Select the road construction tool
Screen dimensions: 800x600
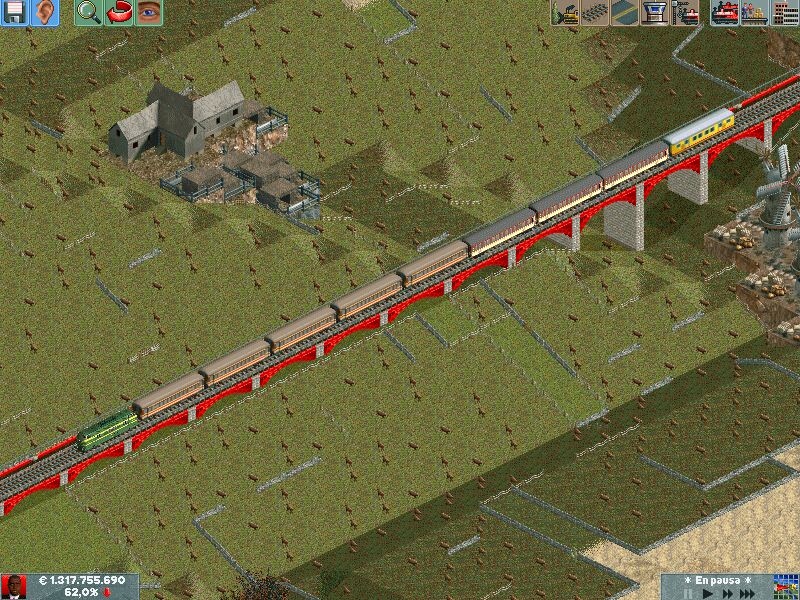[625, 13]
